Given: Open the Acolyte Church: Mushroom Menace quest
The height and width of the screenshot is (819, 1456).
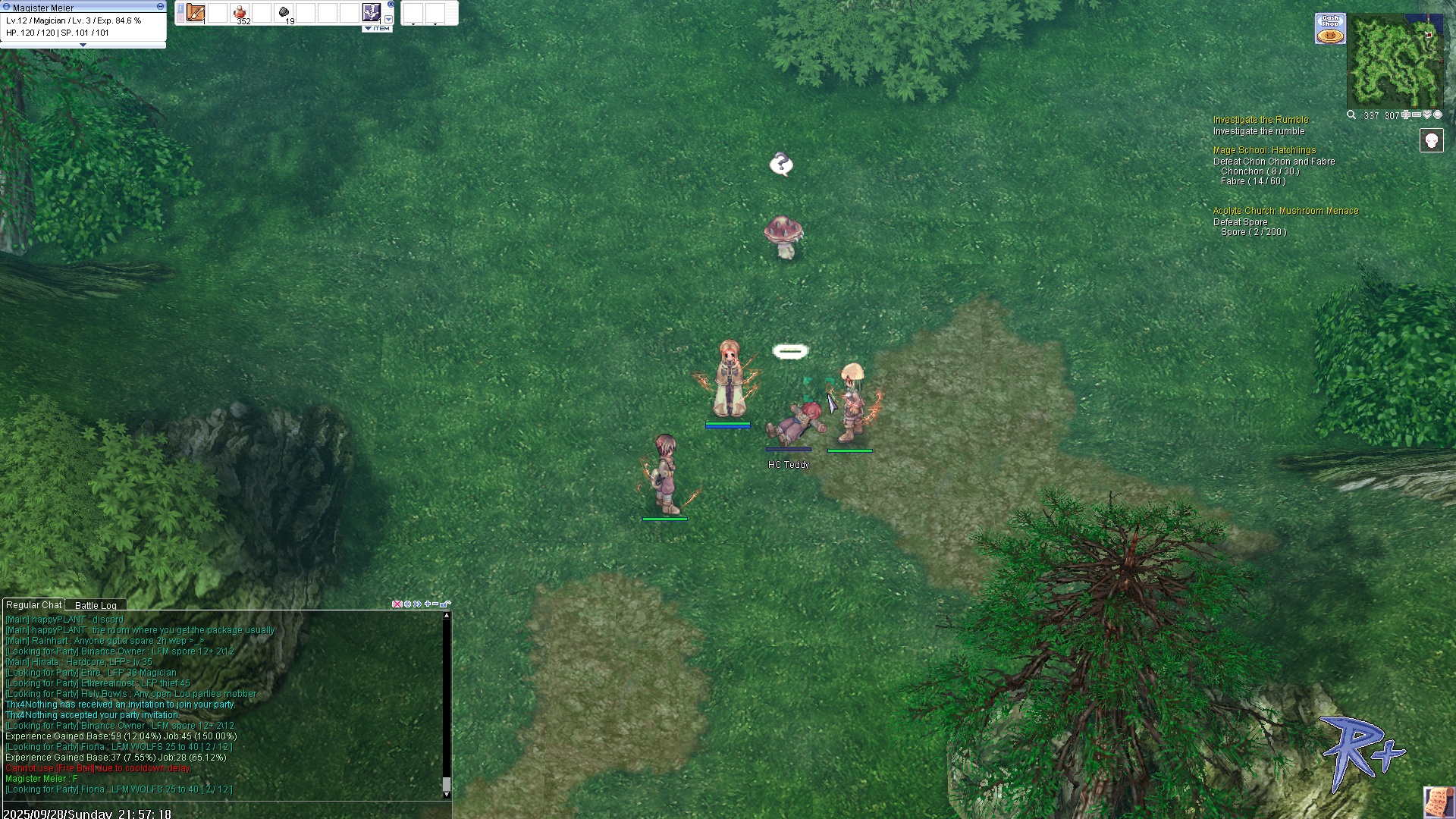Looking at the screenshot, I should coord(1285,211).
